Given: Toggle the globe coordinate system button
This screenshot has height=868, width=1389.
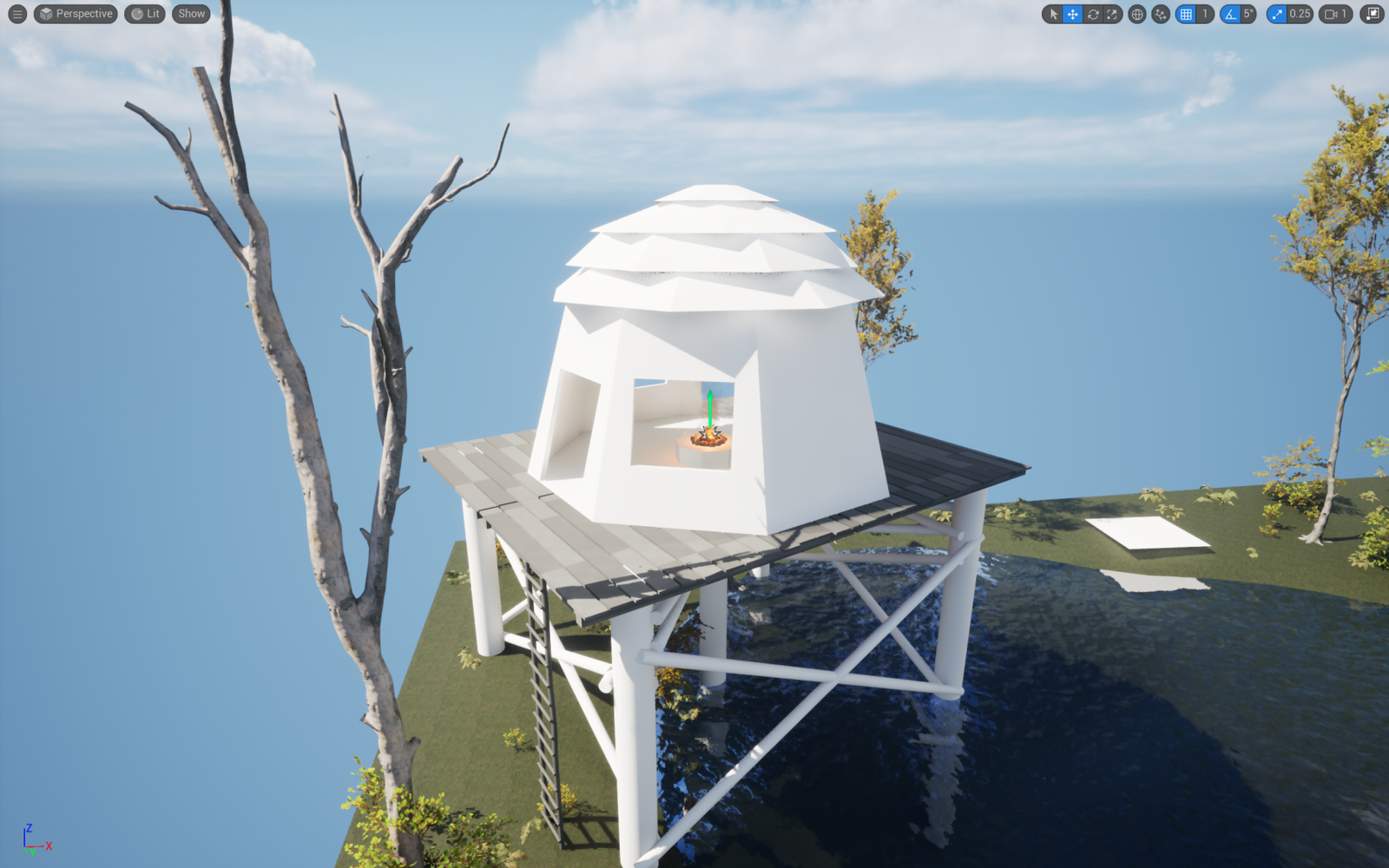Looking at the screenshot, I should (x=1137, y=14).
